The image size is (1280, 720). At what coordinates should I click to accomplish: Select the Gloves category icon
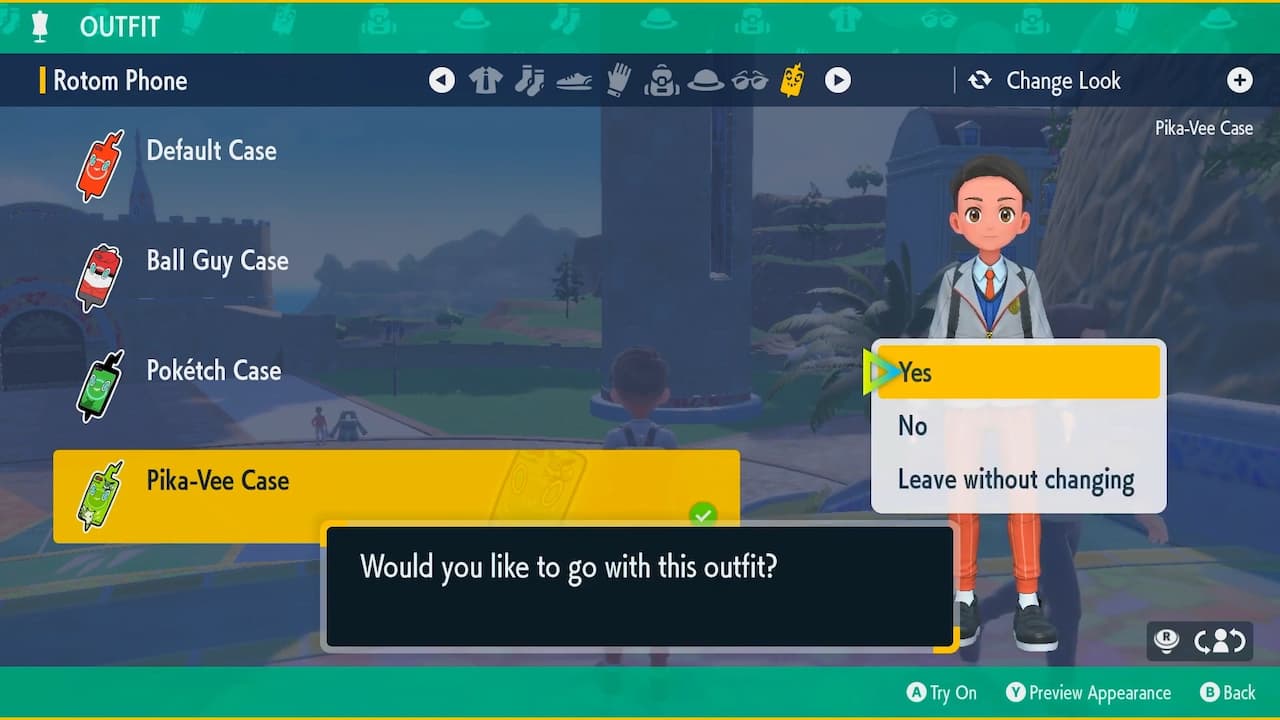coord(618,80)
